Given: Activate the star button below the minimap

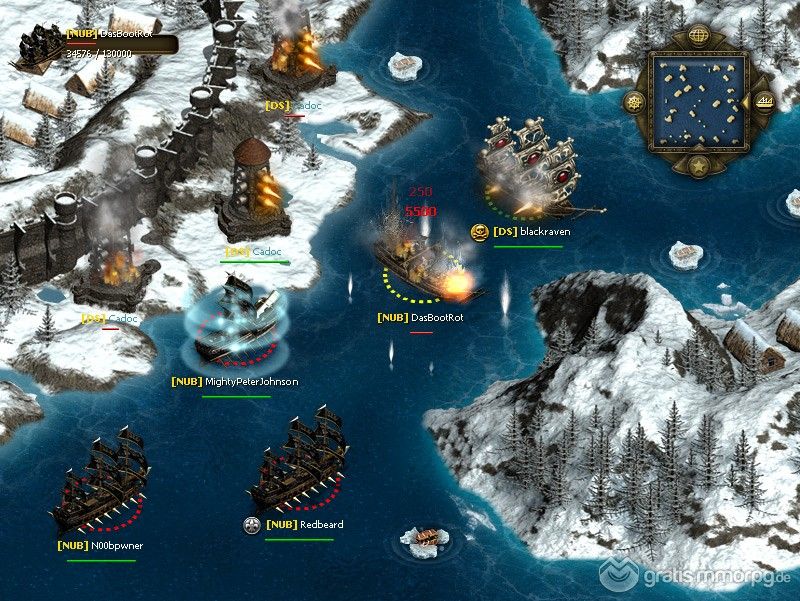Looking at the screenshot, I should coord(699,164).
